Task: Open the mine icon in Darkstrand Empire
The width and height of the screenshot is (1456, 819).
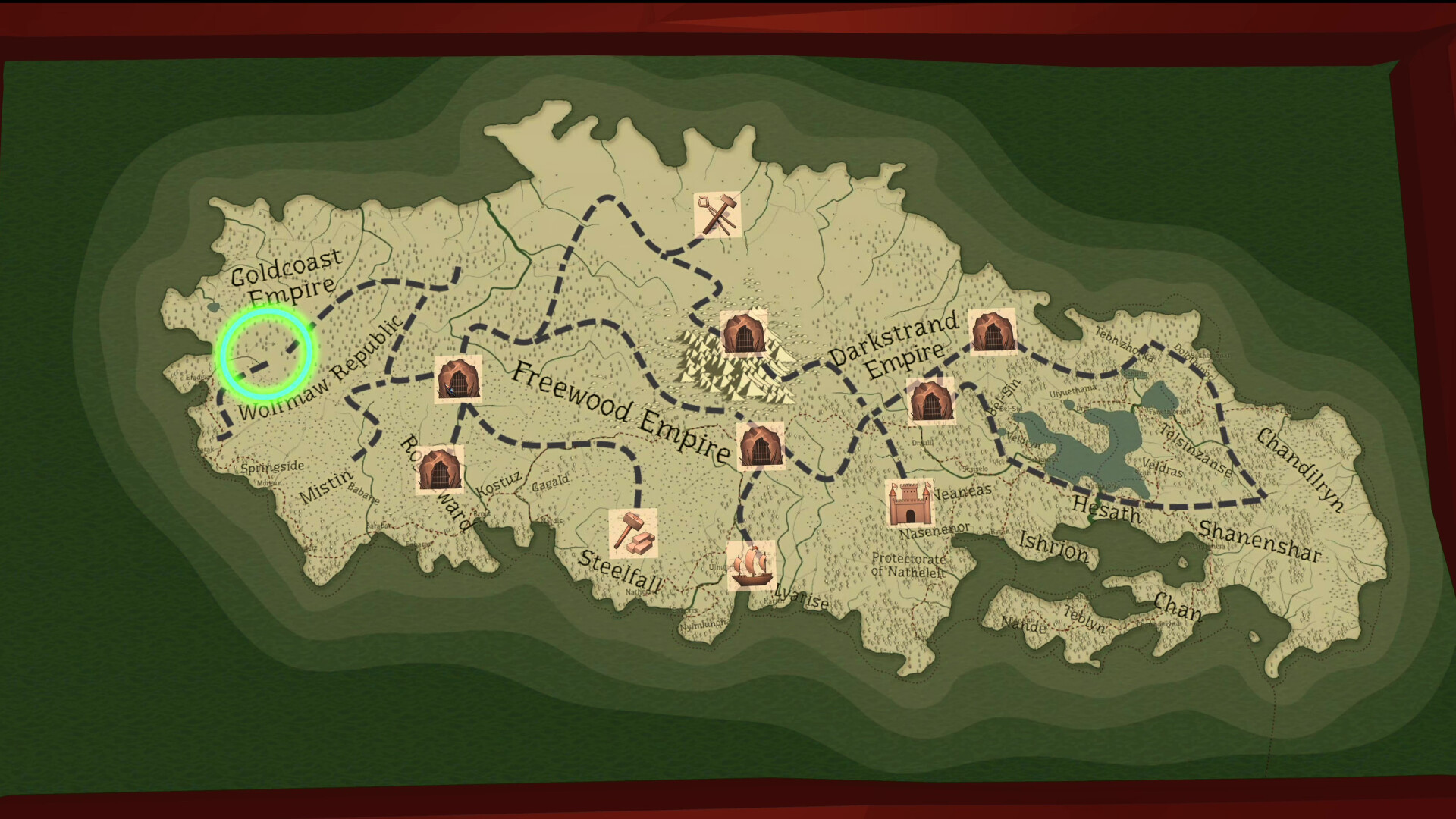Action: tap(930, 402)
